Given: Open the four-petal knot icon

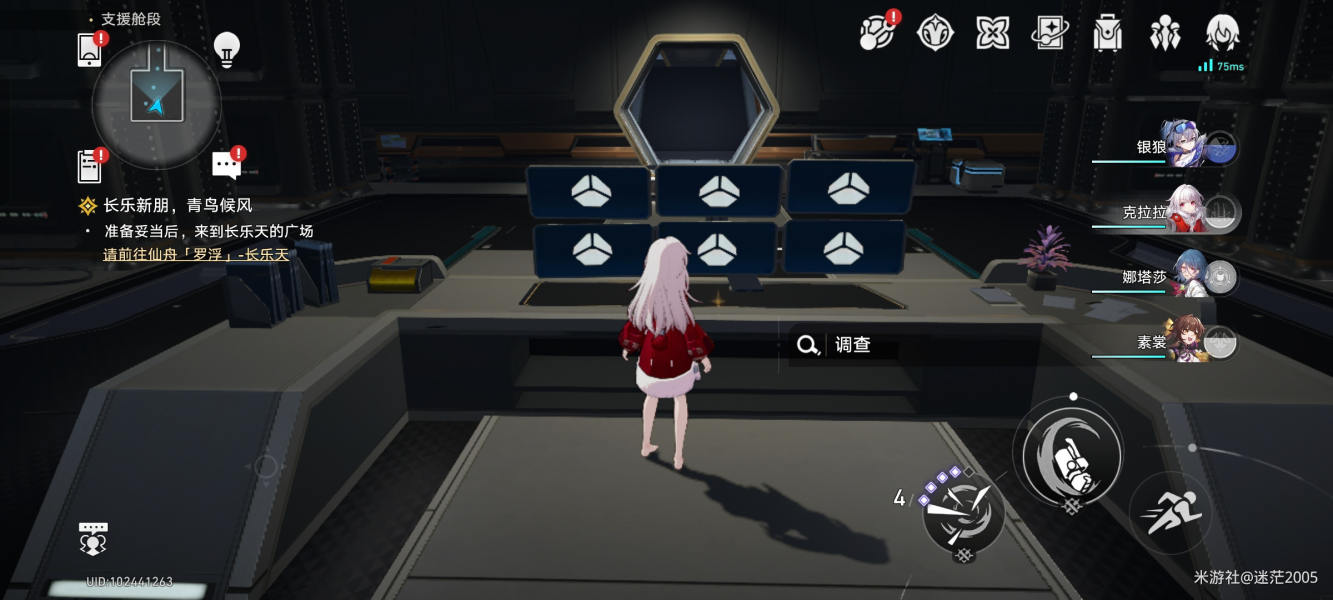Looking at the screenshot, I should (992, 33).
